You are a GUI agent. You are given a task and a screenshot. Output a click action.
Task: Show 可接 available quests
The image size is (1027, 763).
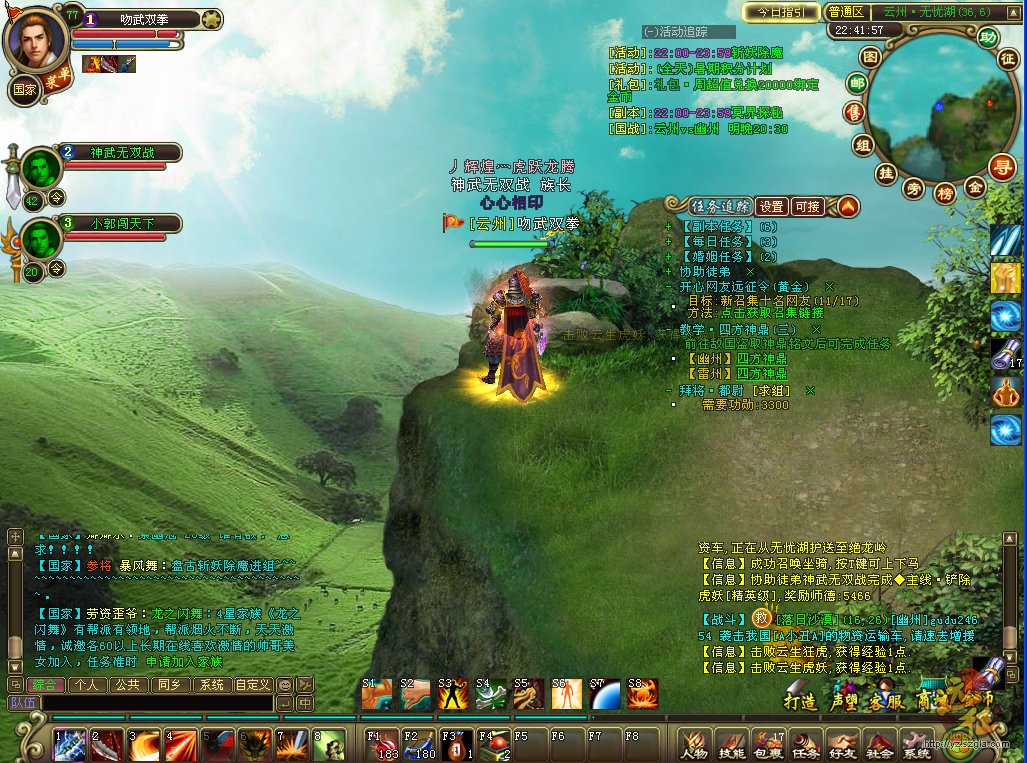tap(807, 207)
